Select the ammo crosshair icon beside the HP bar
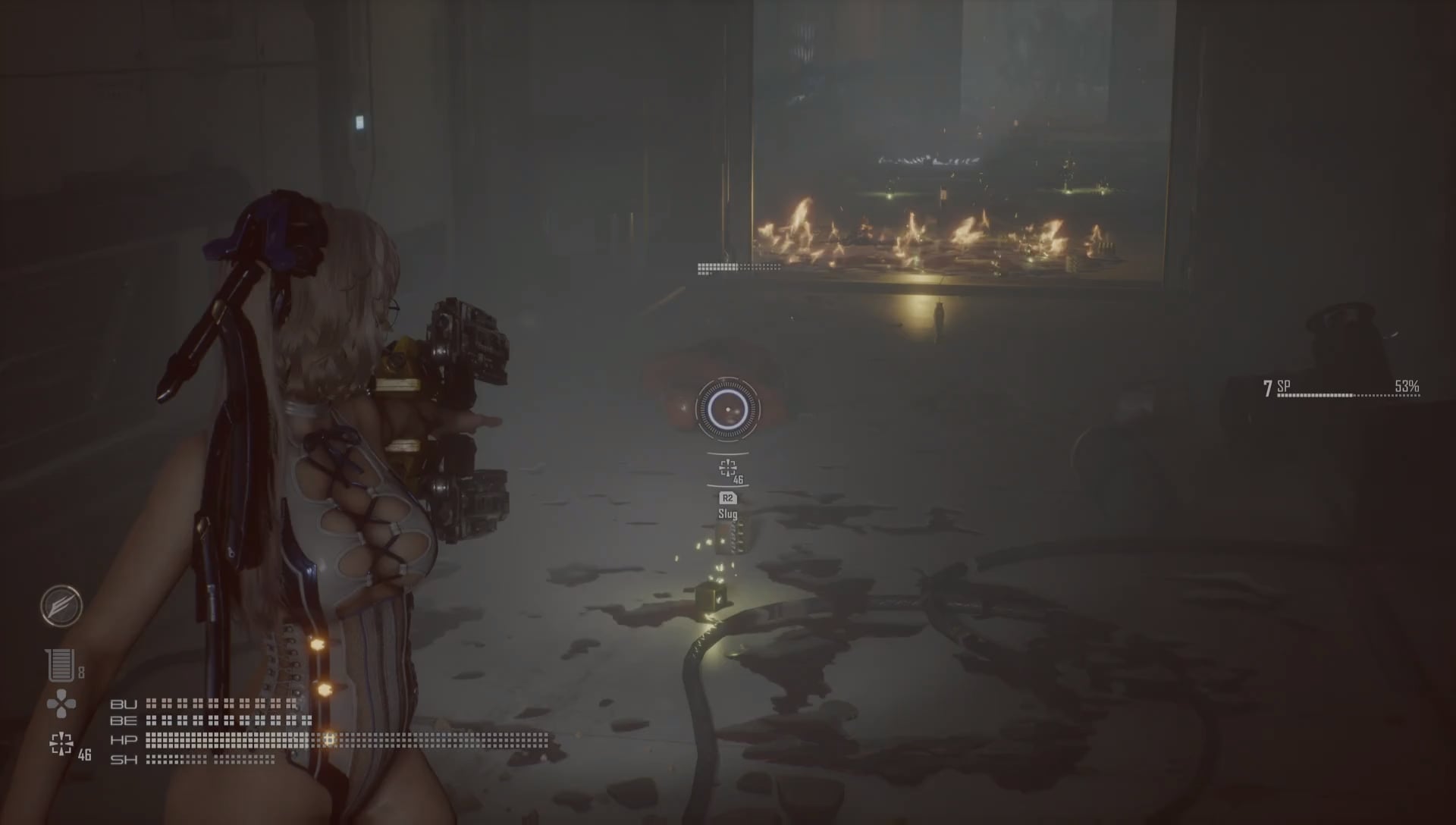 (x=61, y=744)
